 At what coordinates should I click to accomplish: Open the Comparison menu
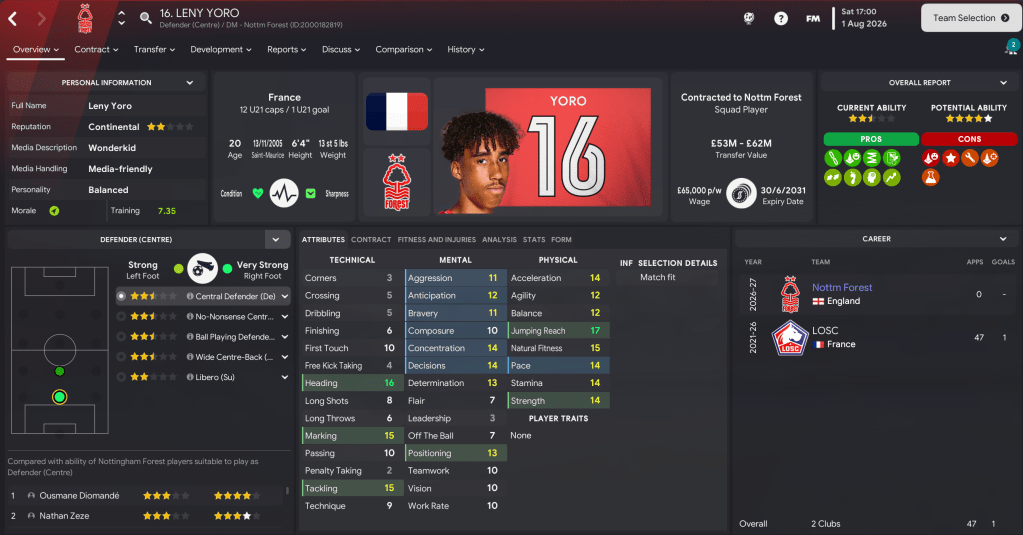404,49
